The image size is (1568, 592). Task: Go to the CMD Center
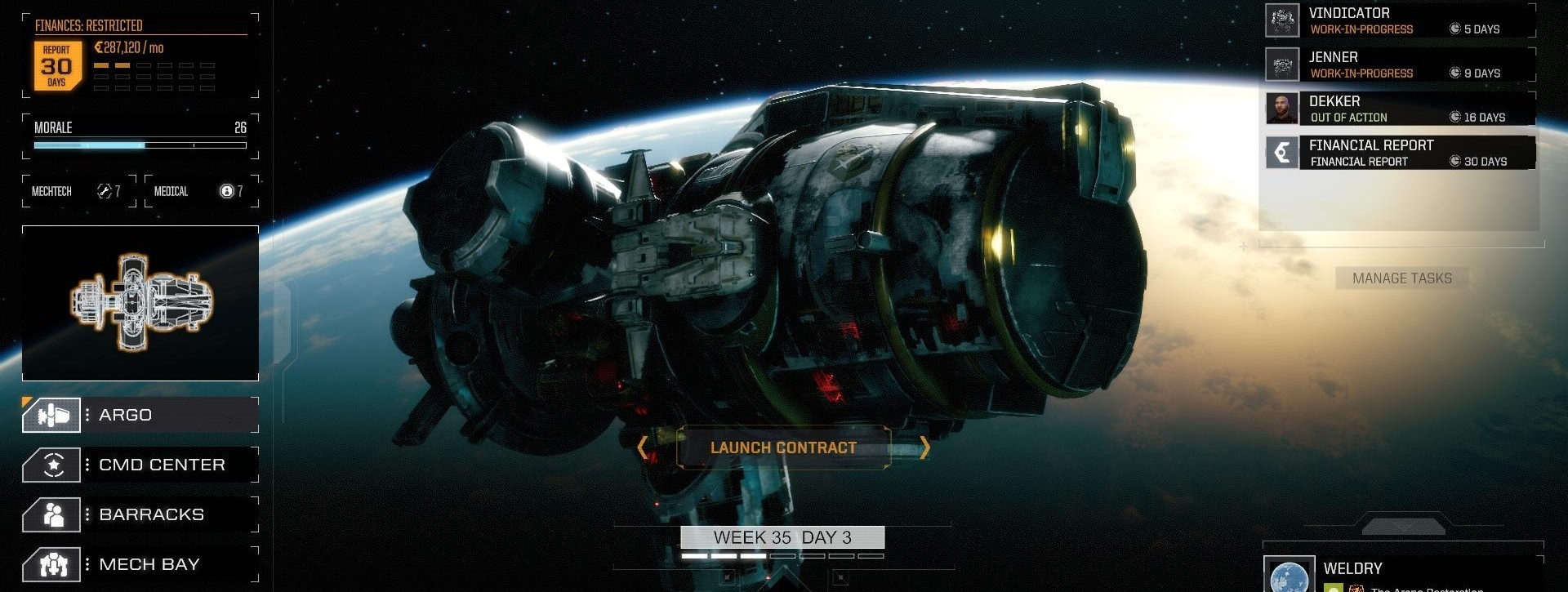[140, 465]
